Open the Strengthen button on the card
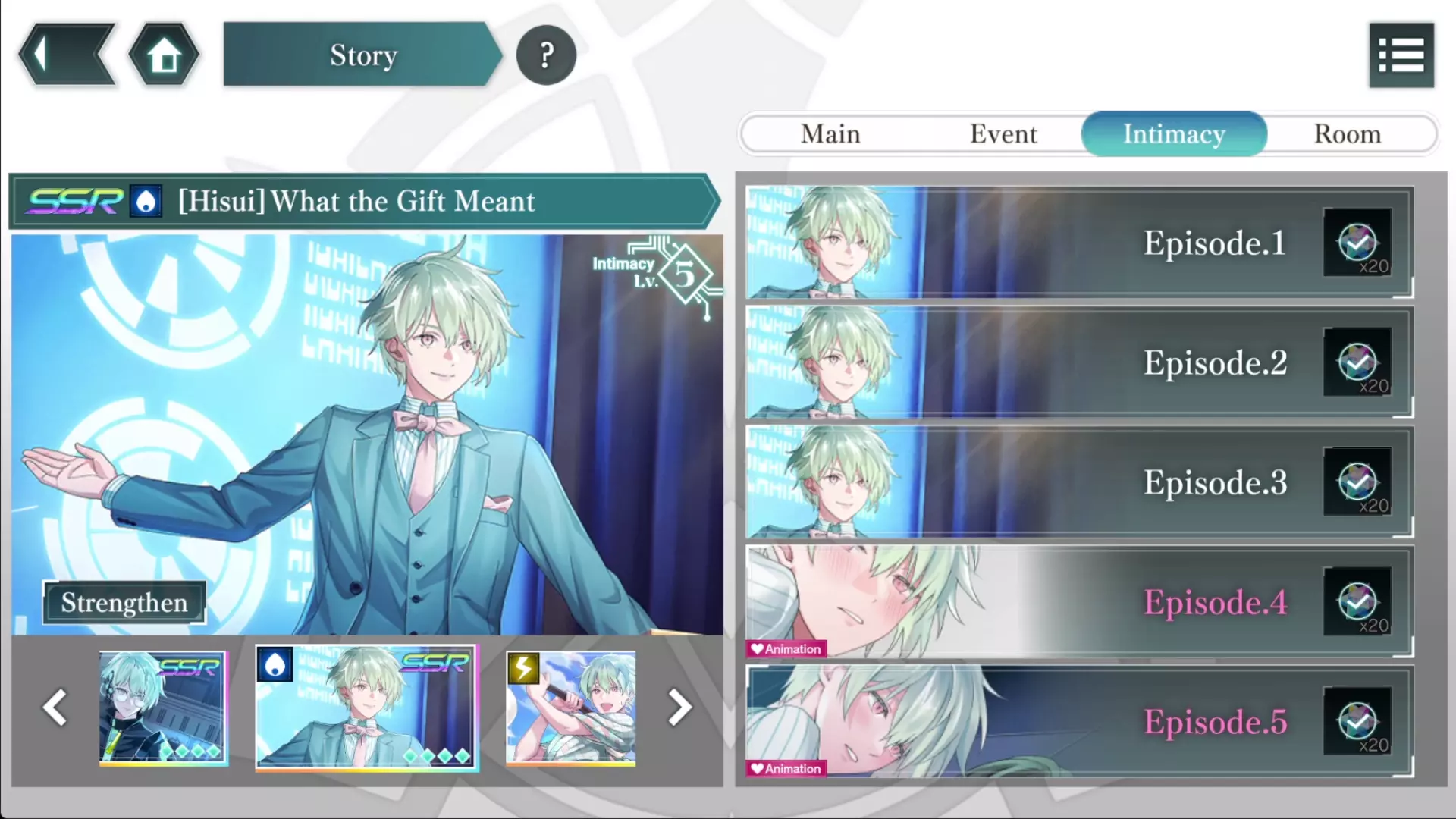The width and height of the screenshot is (1456, 819). coord(124,603)
